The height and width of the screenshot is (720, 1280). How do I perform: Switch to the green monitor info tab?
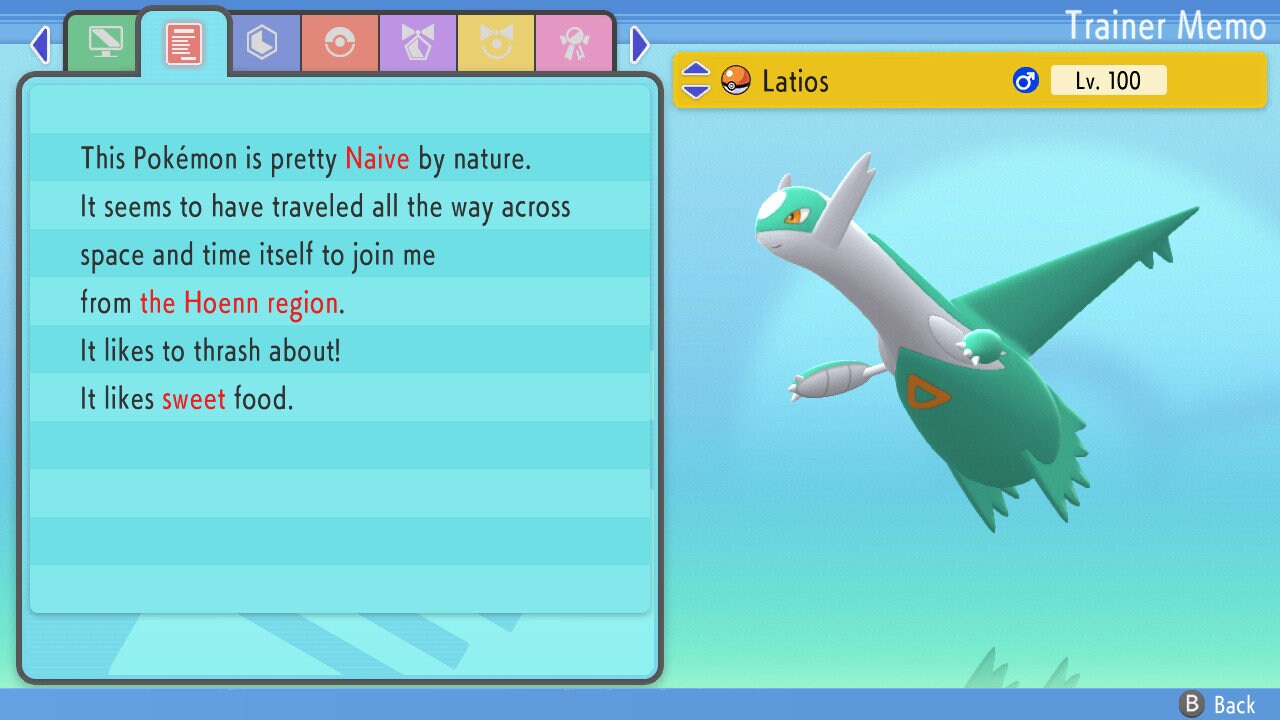pos(105,43)
